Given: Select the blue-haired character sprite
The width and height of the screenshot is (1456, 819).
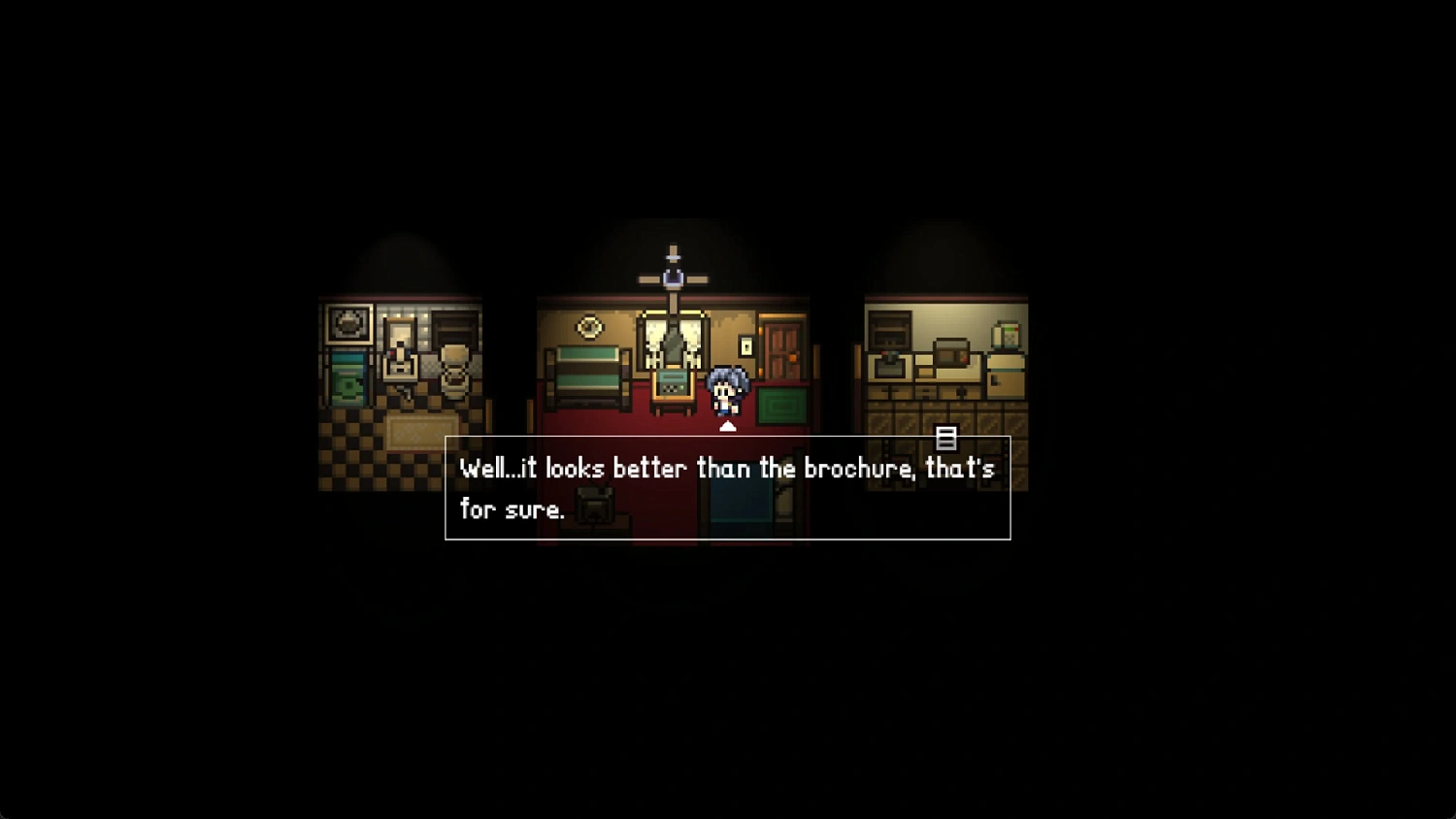Looking at the screenshot, I should (x=726, y=391).
